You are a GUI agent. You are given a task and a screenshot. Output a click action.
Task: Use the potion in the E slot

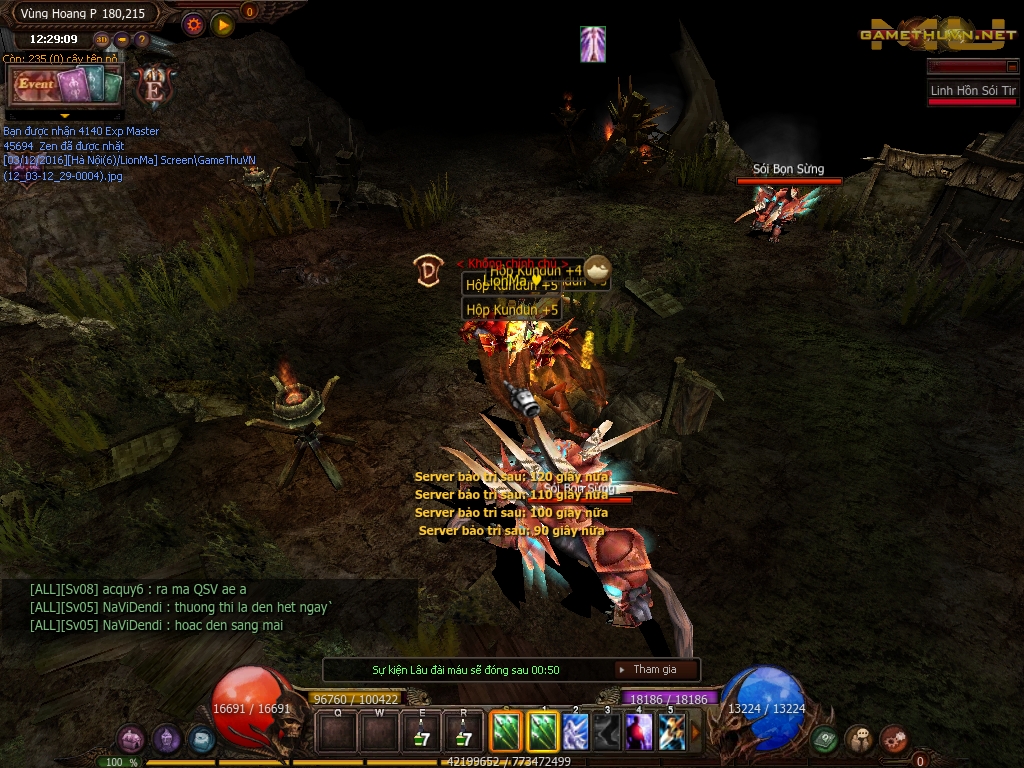(421, 734)
